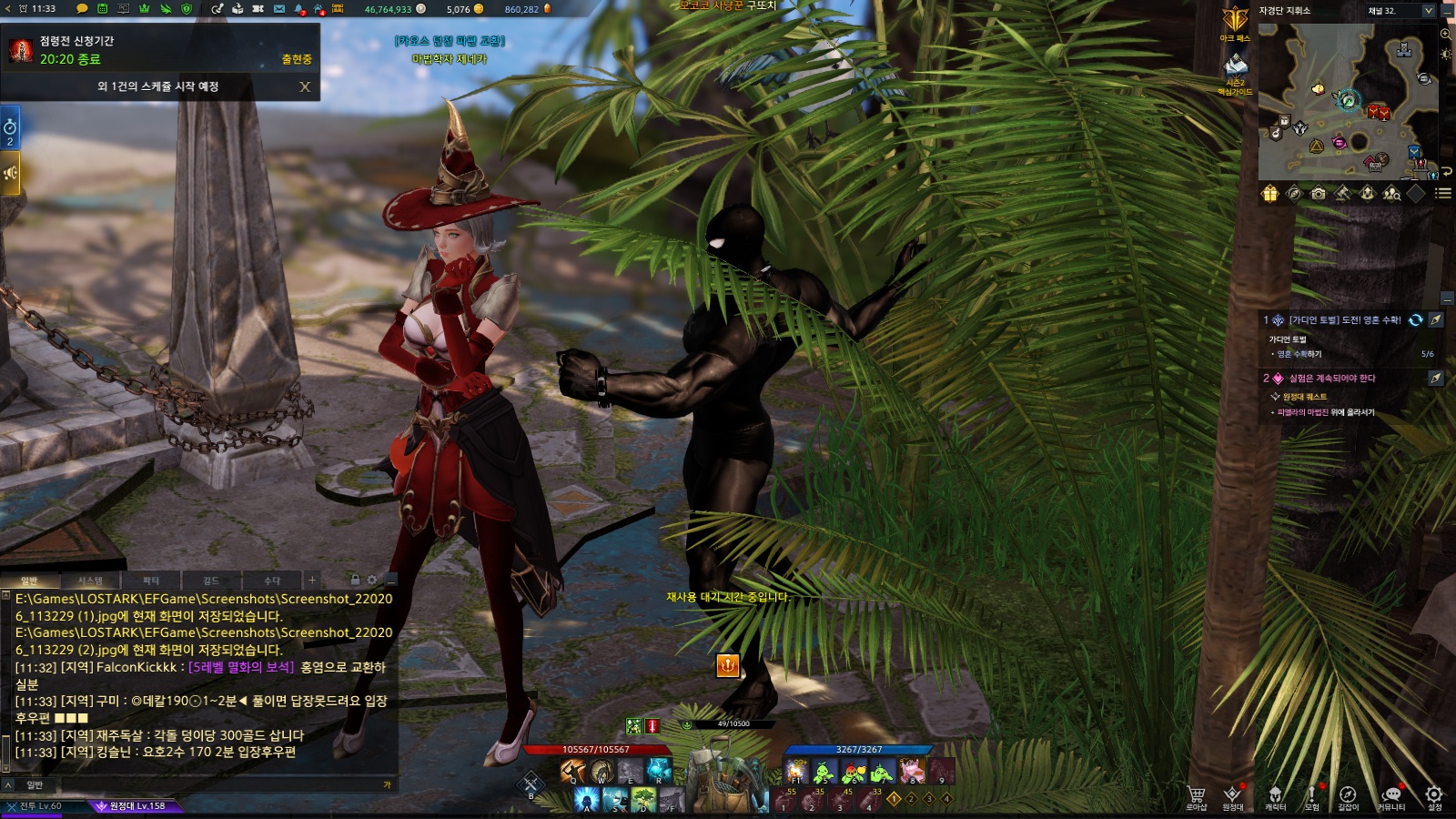Open screenshot camera icon under minimap
The height and width of the screenshot is (819, 1456).
[x=1319, y=193]
